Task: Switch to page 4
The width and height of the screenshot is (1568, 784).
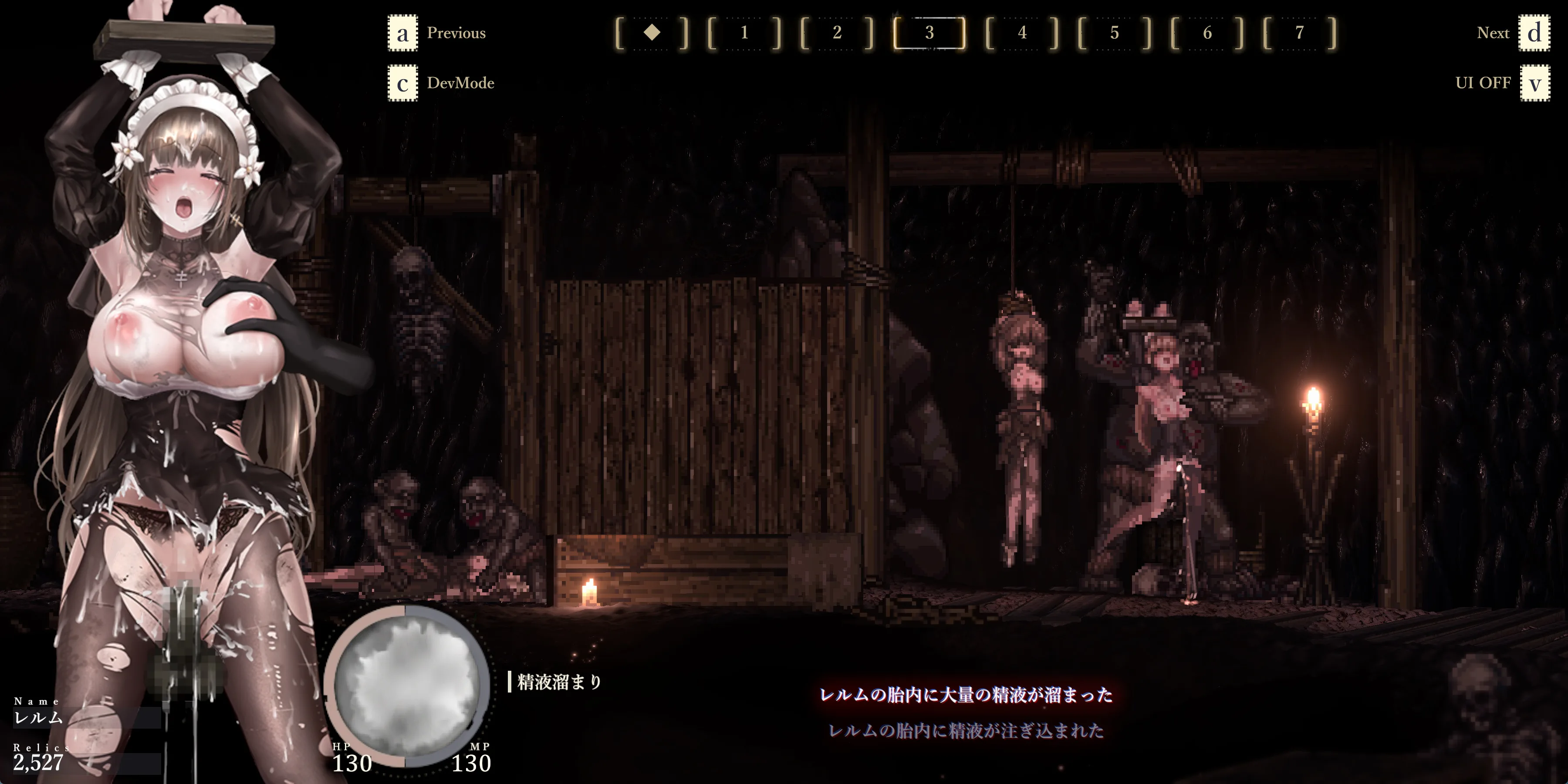Action: point(1022,33)
